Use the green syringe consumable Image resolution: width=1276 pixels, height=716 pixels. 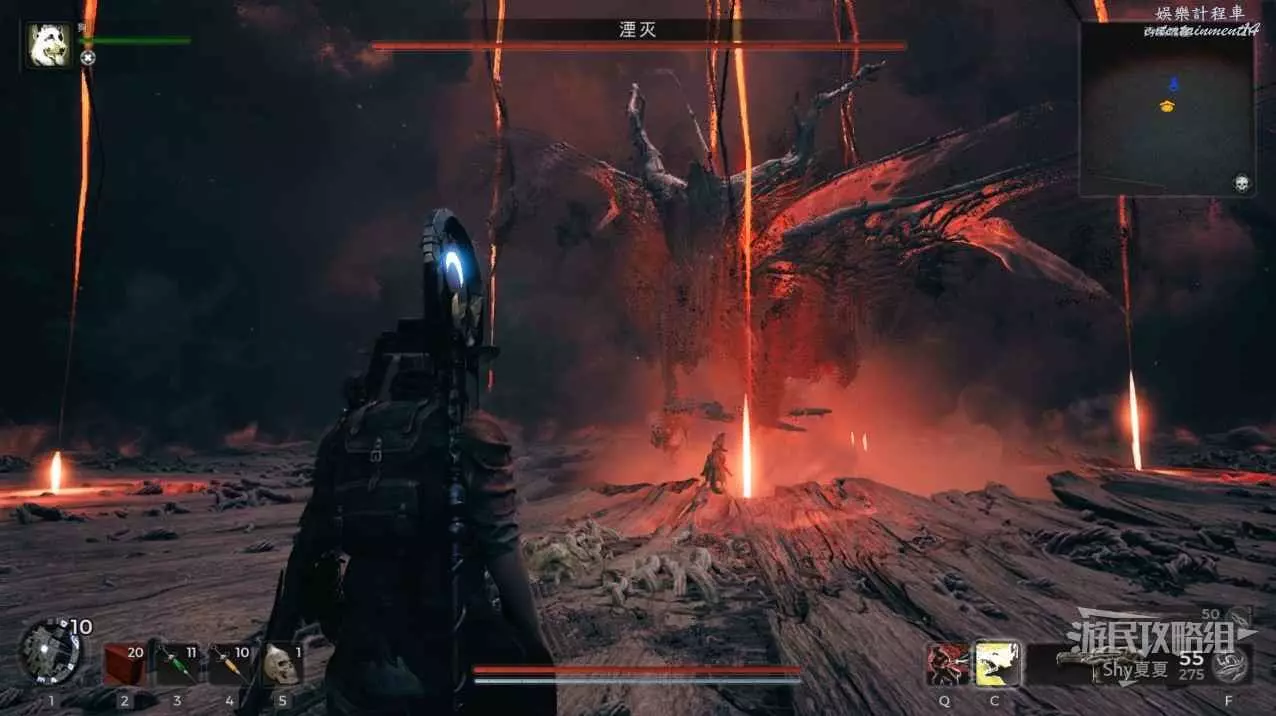[x=177, y=664]
